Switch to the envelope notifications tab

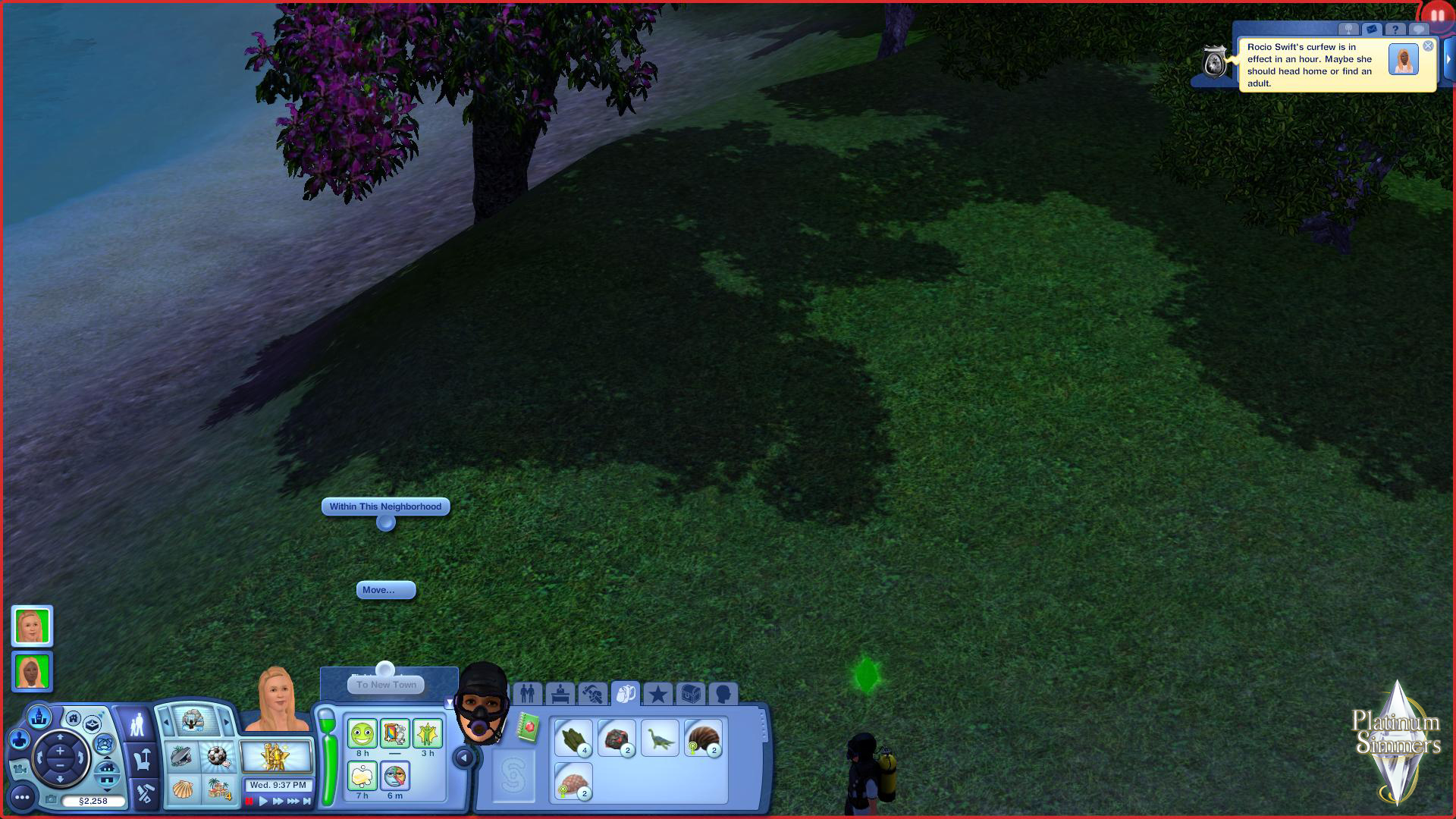click(1371, 30)
